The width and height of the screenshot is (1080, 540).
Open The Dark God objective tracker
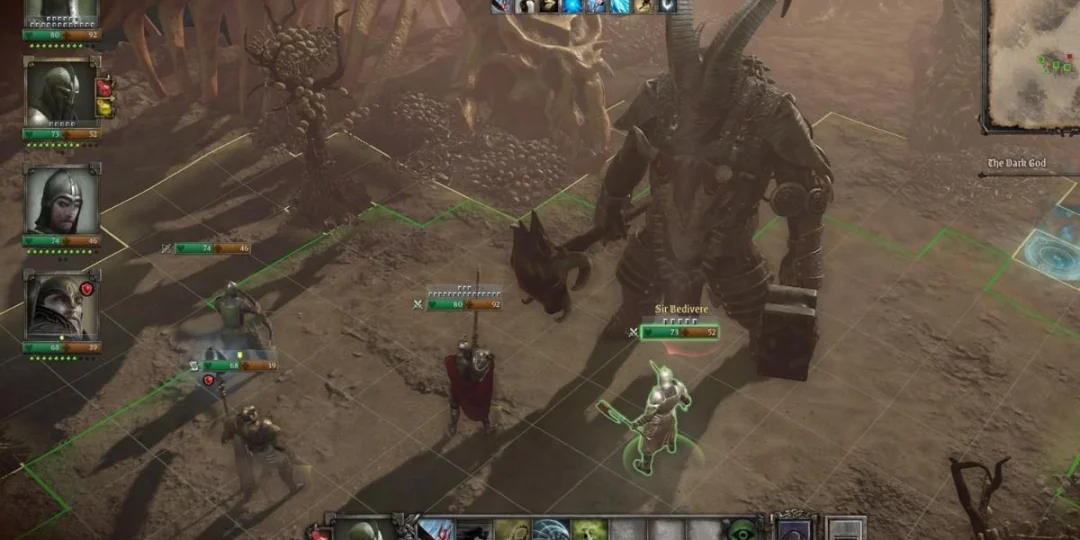pos(1017,163)
